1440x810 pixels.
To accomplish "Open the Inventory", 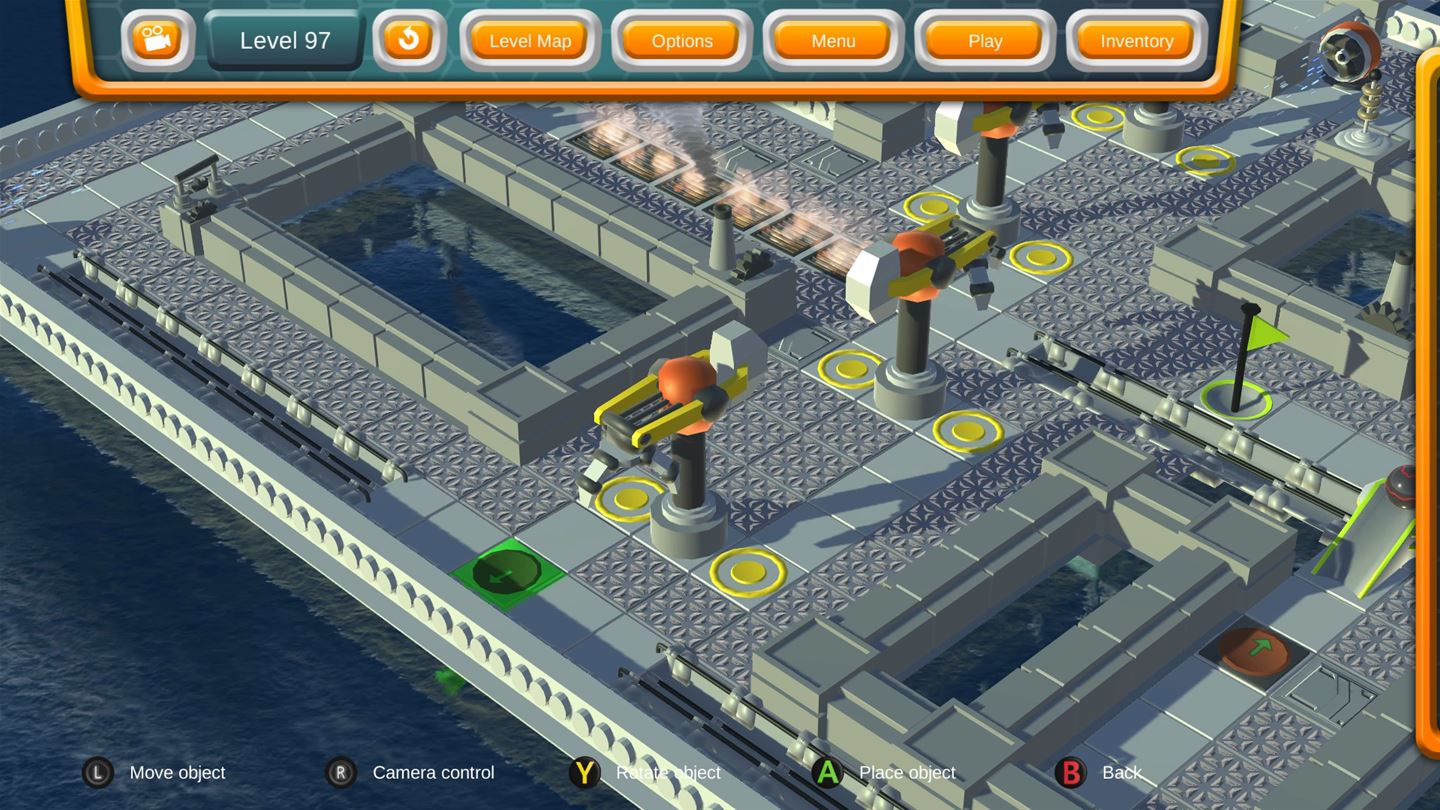I will [1136, 41].
